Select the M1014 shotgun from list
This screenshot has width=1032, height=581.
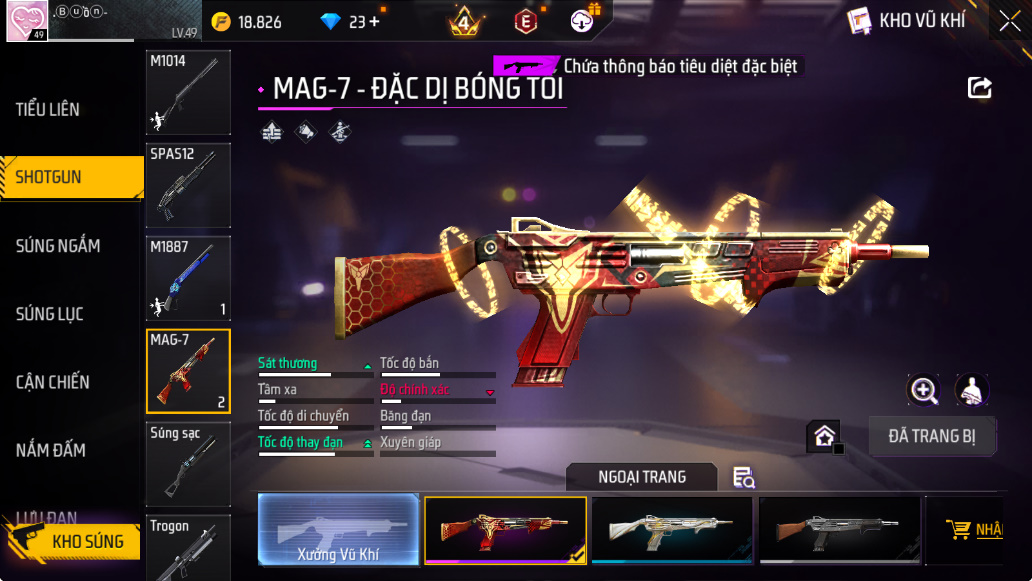188,92
